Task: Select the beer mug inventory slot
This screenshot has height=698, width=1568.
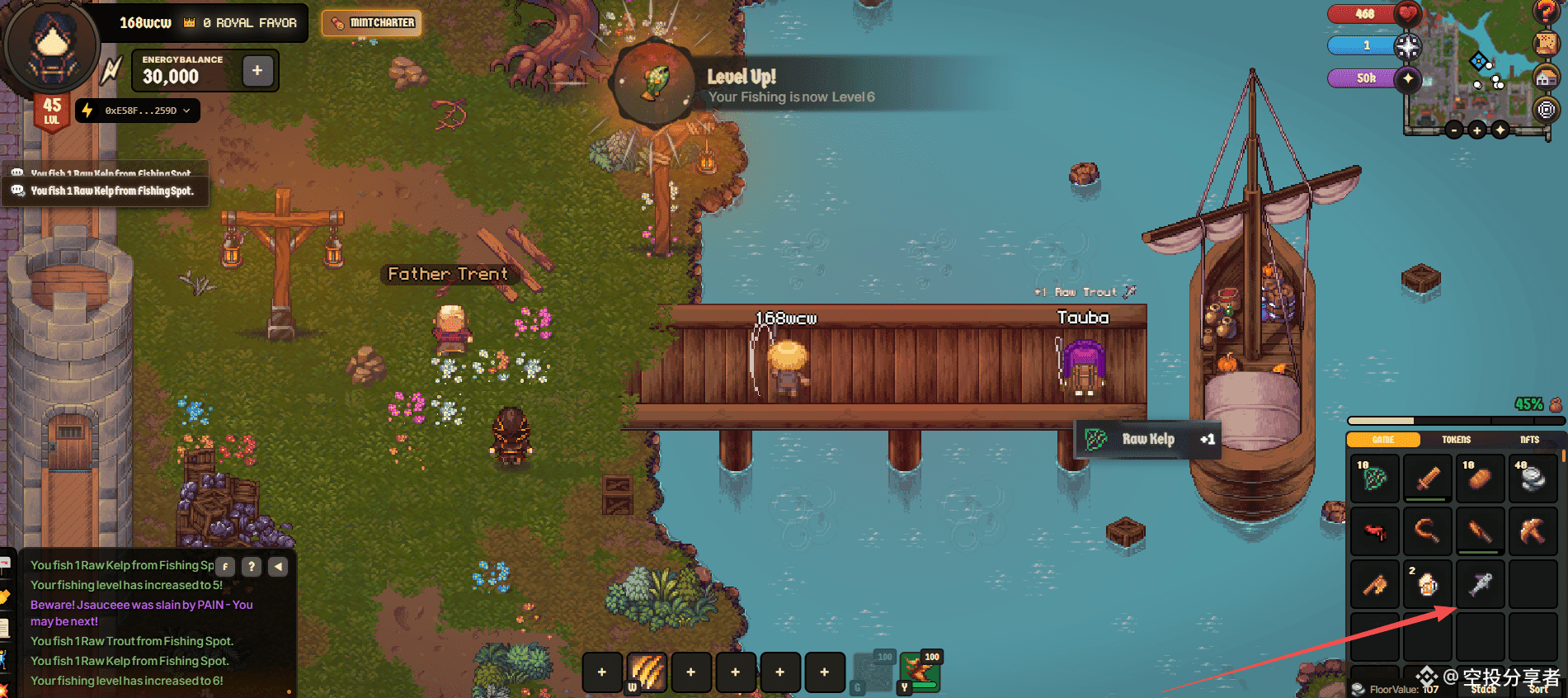Action: click(1427, 584)
